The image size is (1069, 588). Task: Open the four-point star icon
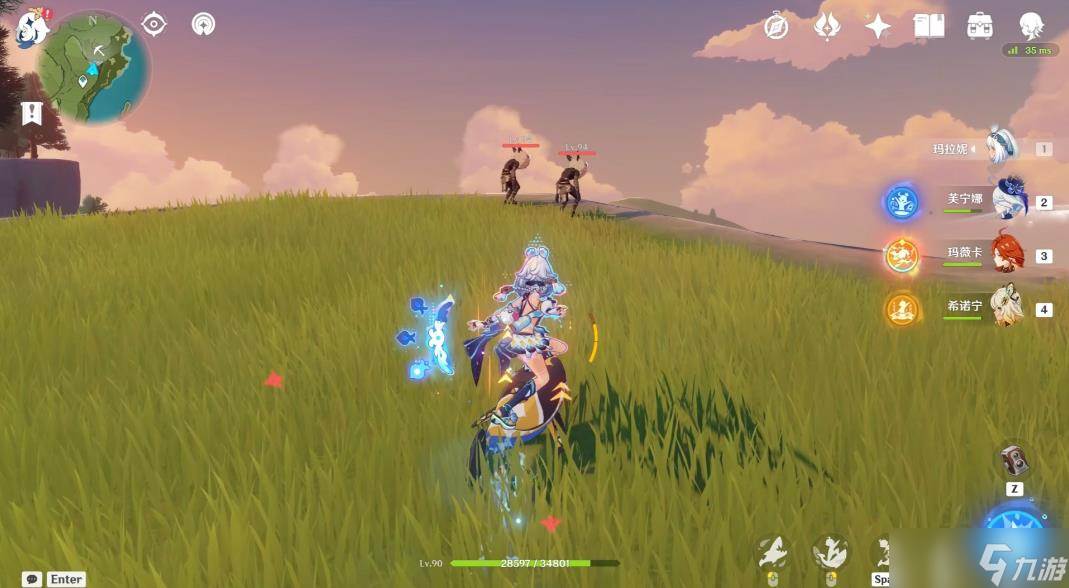click(878, 27)
